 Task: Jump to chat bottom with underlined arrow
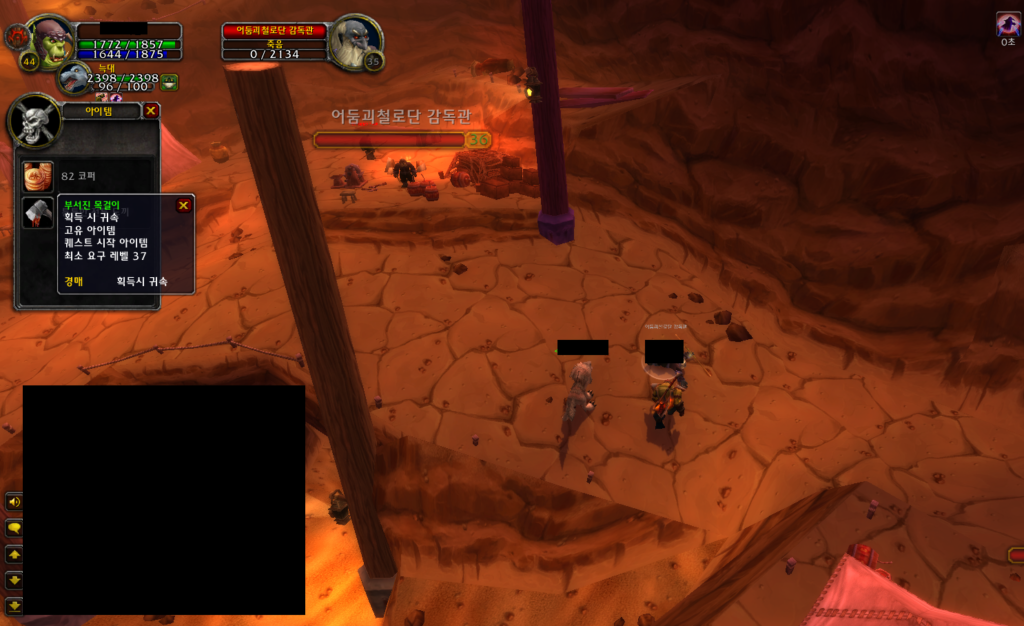point(14,605)
